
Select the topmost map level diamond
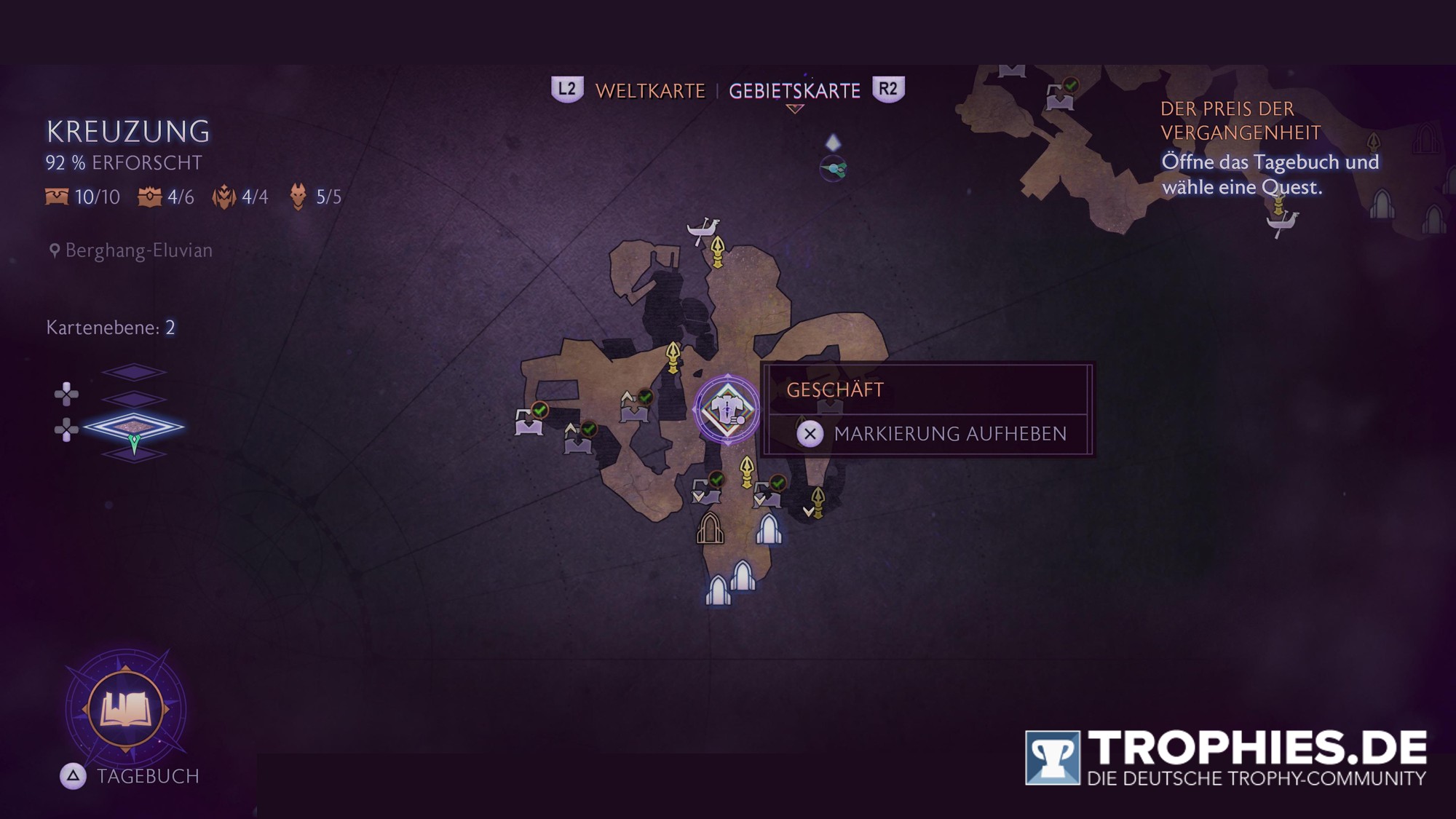point(134,373)
